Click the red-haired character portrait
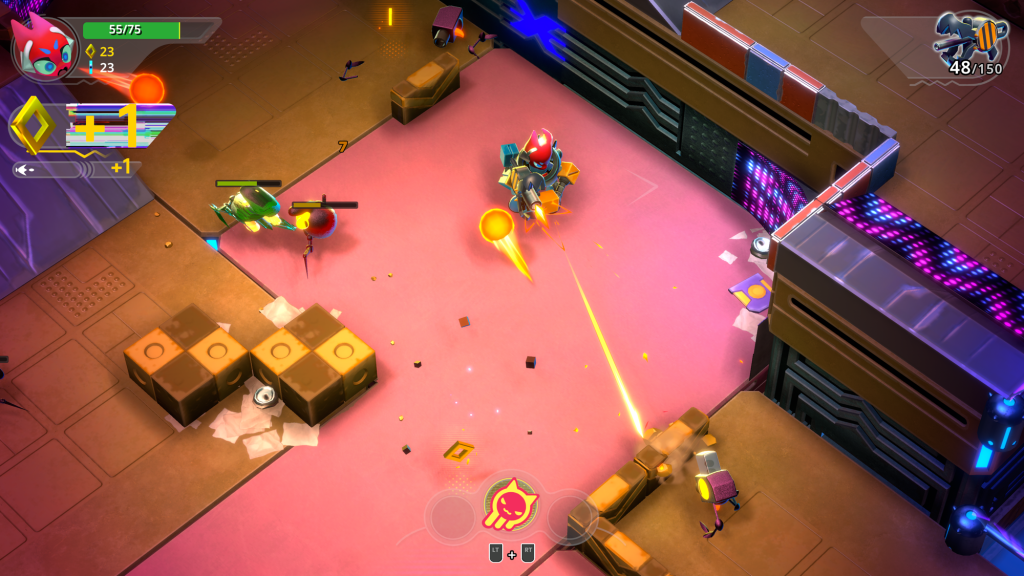This screenshot has height=576, width=1024. 43,47
